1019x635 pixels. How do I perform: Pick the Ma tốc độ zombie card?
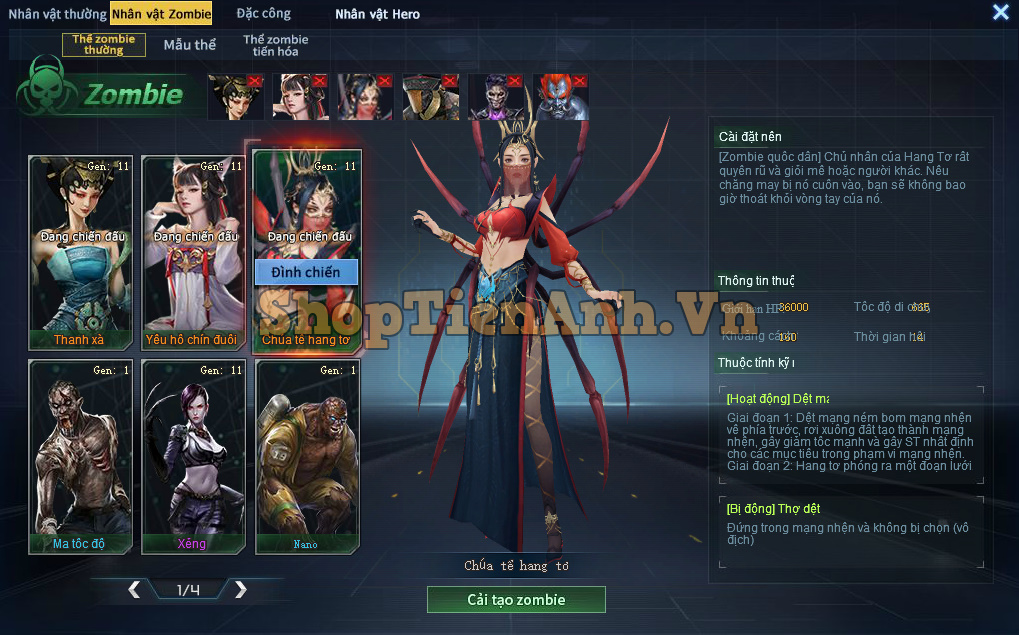(x=80, y=455)
